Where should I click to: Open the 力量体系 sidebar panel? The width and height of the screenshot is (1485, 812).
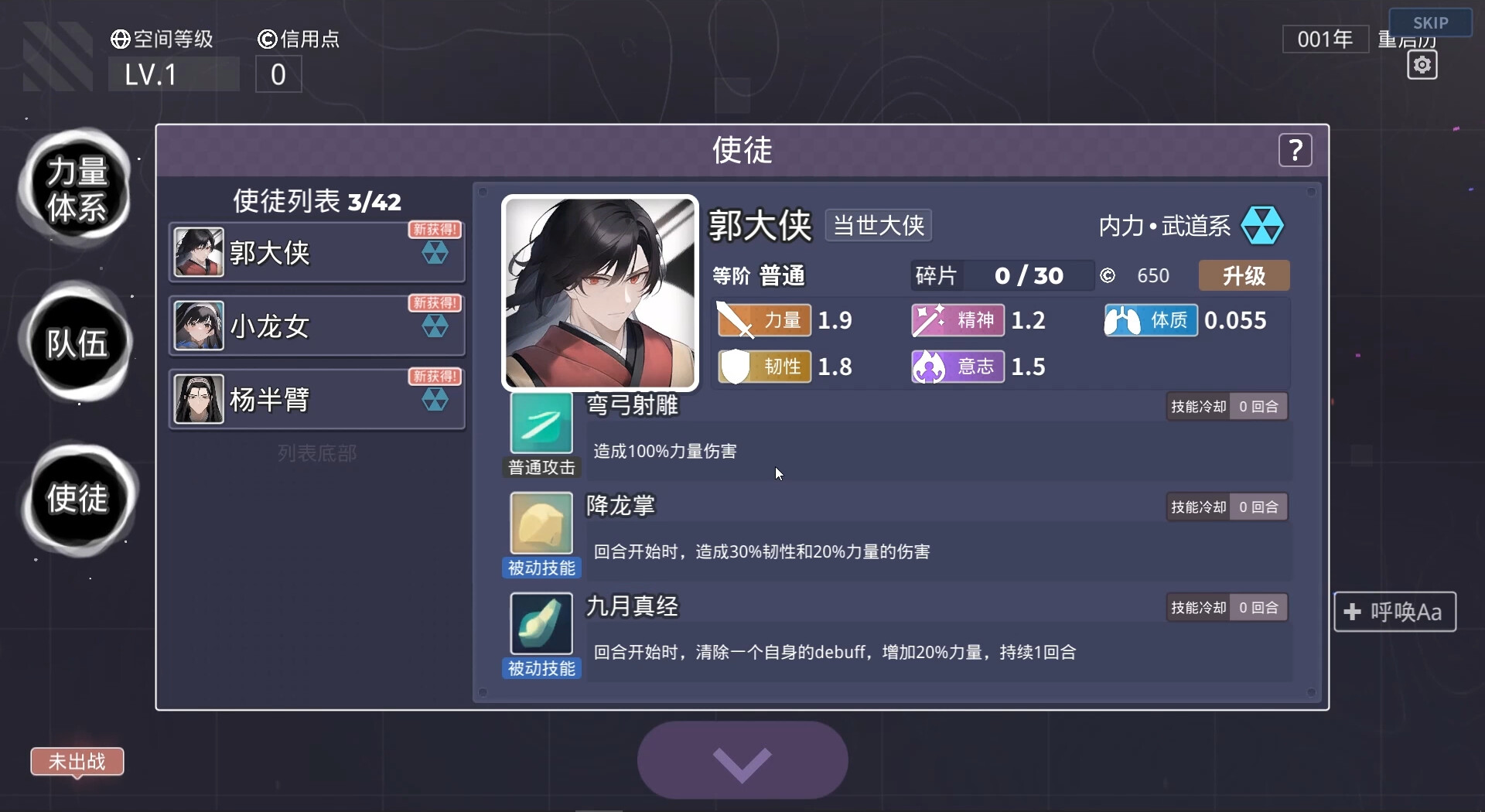pyautogui.click(x=77, y=188)
